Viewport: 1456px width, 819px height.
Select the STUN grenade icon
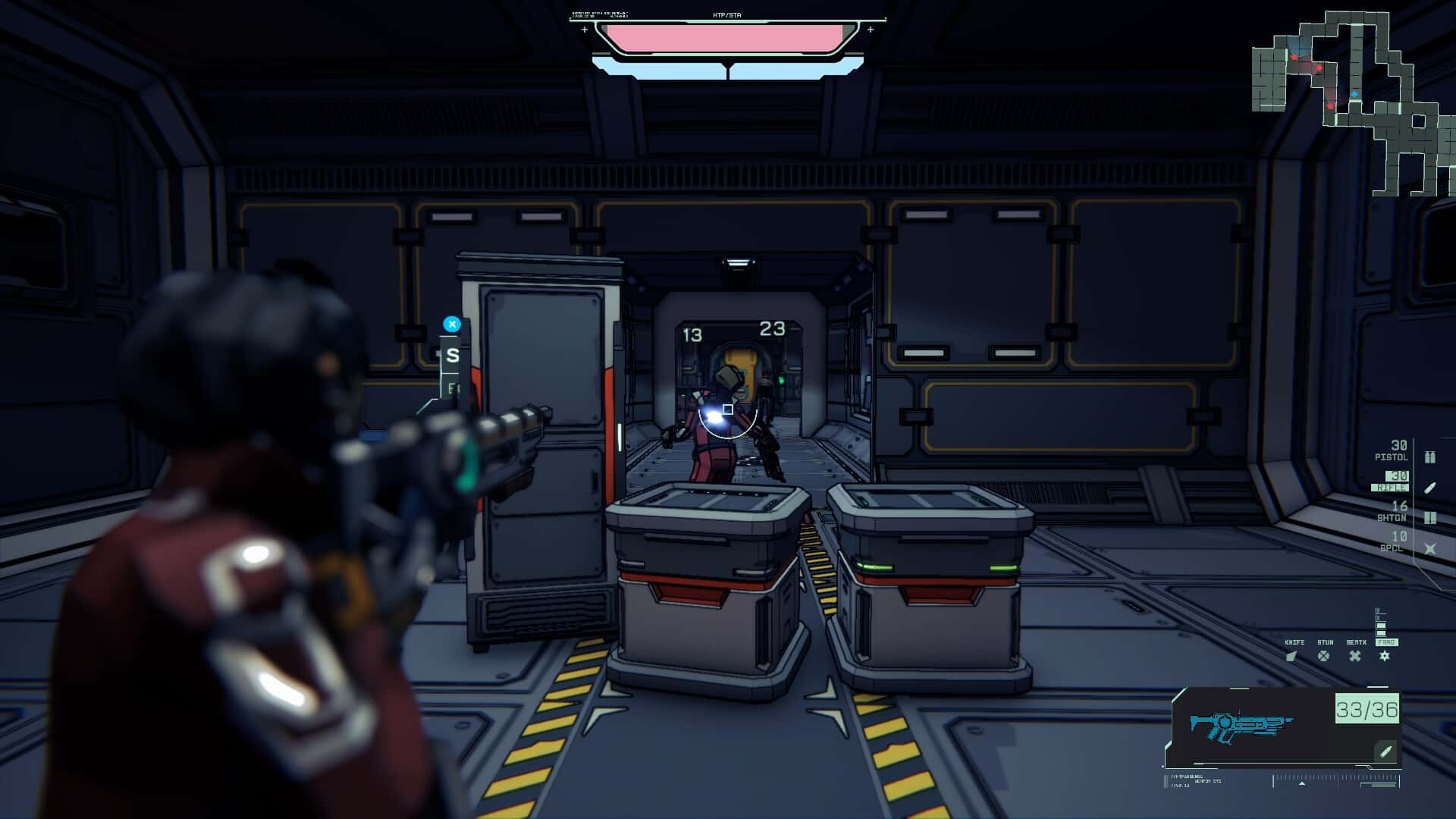[1325, 658]
